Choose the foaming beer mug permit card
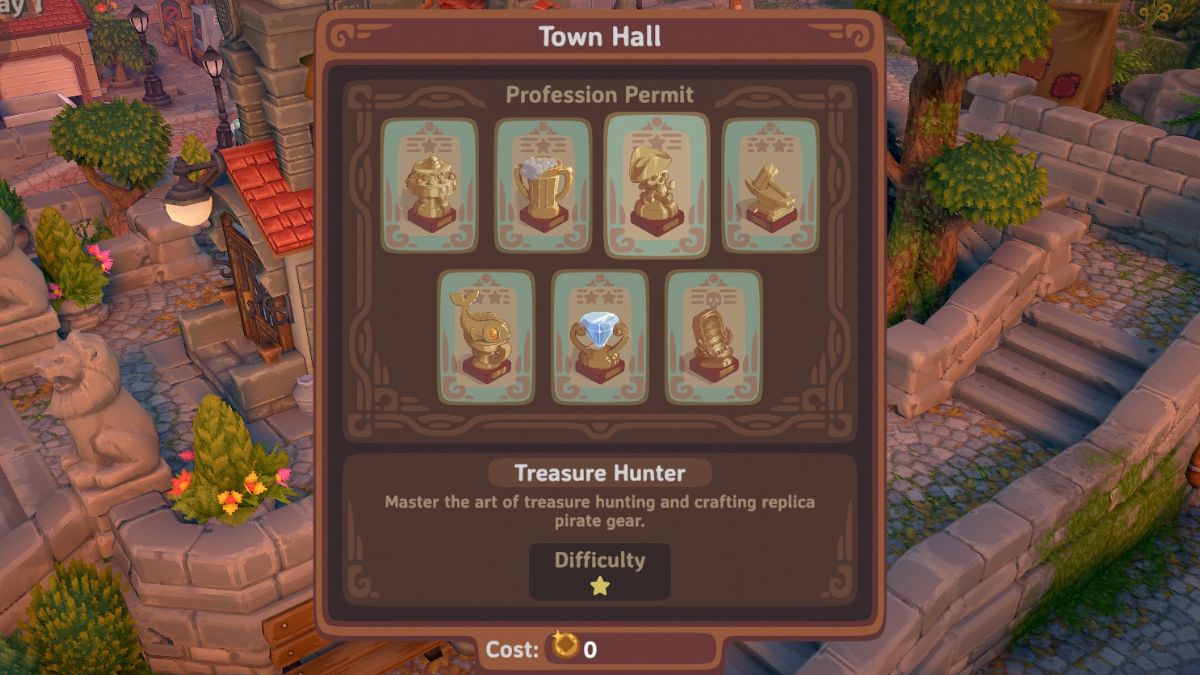1200x675 pixels. [x=543, y=185]
